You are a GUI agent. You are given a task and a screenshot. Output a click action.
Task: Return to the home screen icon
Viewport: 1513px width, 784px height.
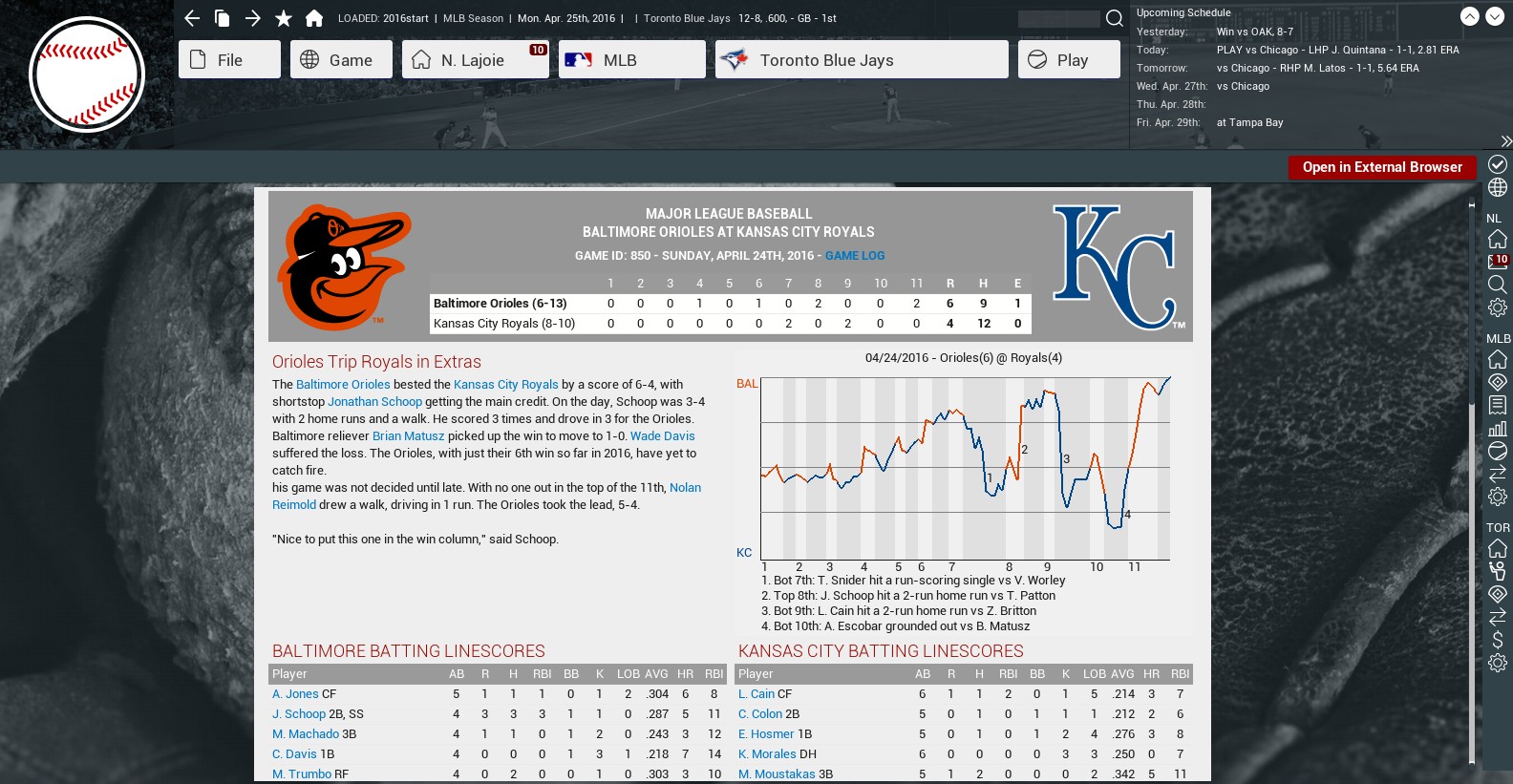[x=314, y=18]
